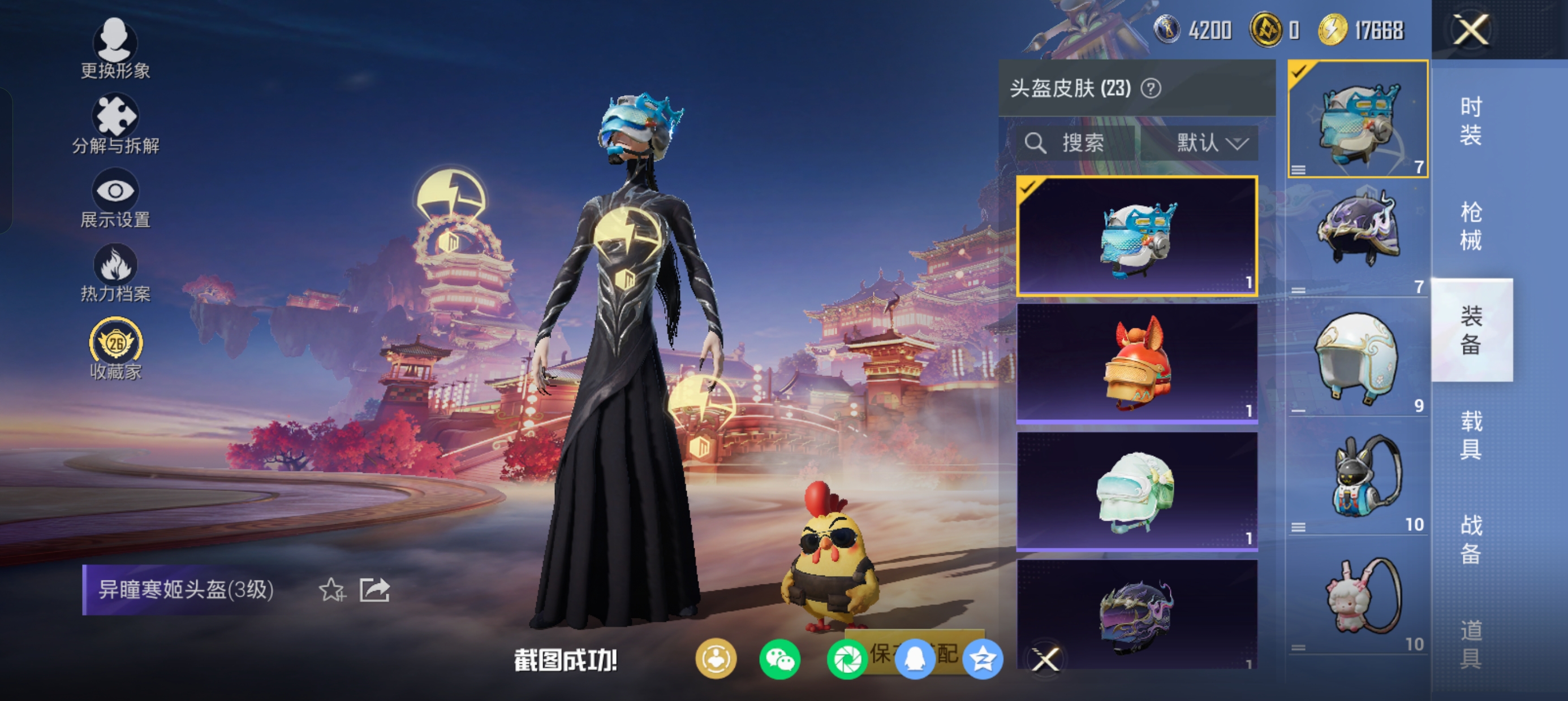Open the 默认 sort dropdown

point(1210,144)
